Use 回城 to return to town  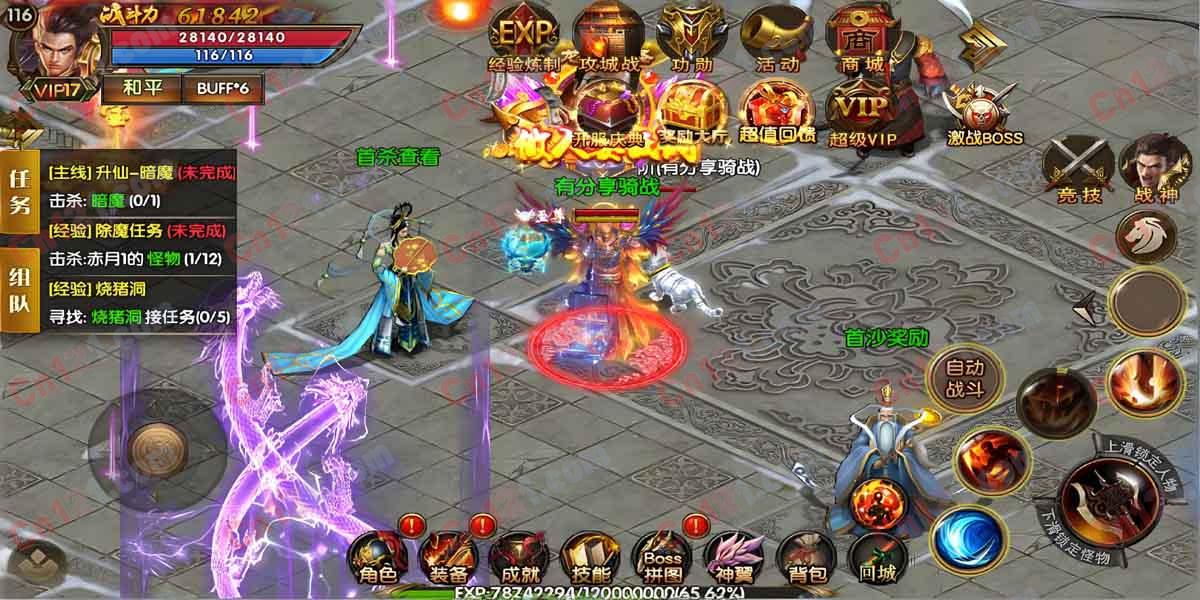click(x=877, y=556)
